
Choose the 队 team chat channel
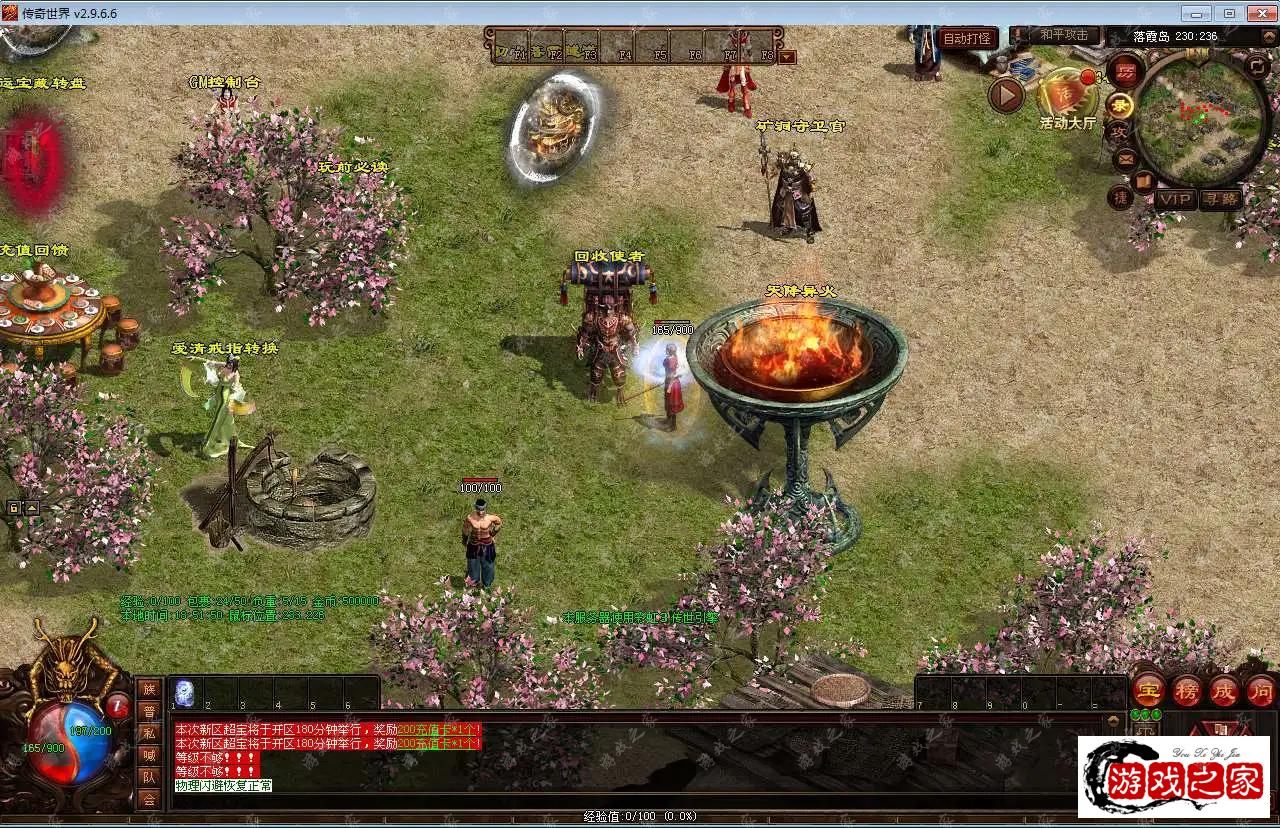coord(149,777)
